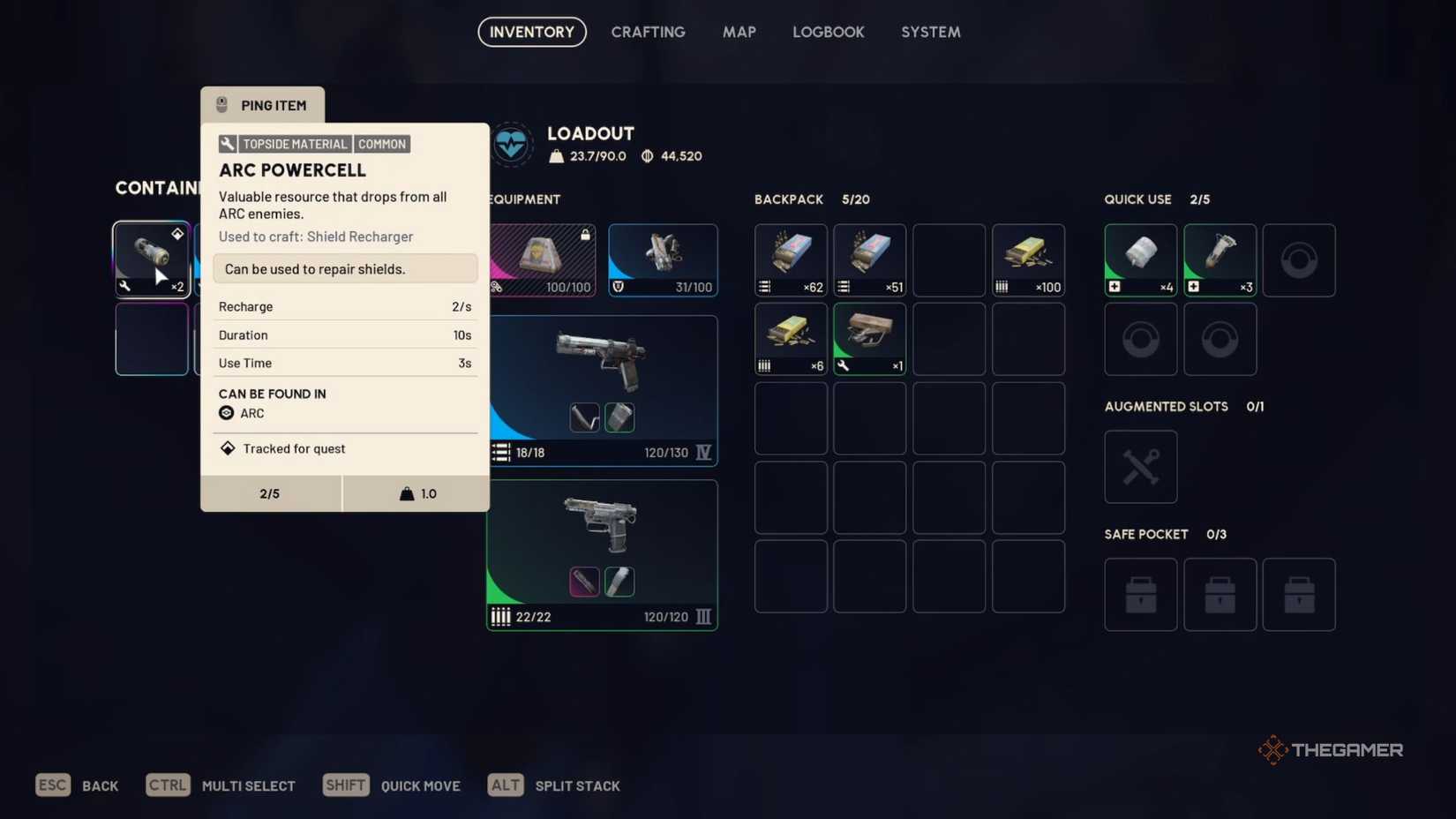Select the x6 ammo box in backpack
Viewport: 1456px width, 819px height.
[x=789, y=338]
